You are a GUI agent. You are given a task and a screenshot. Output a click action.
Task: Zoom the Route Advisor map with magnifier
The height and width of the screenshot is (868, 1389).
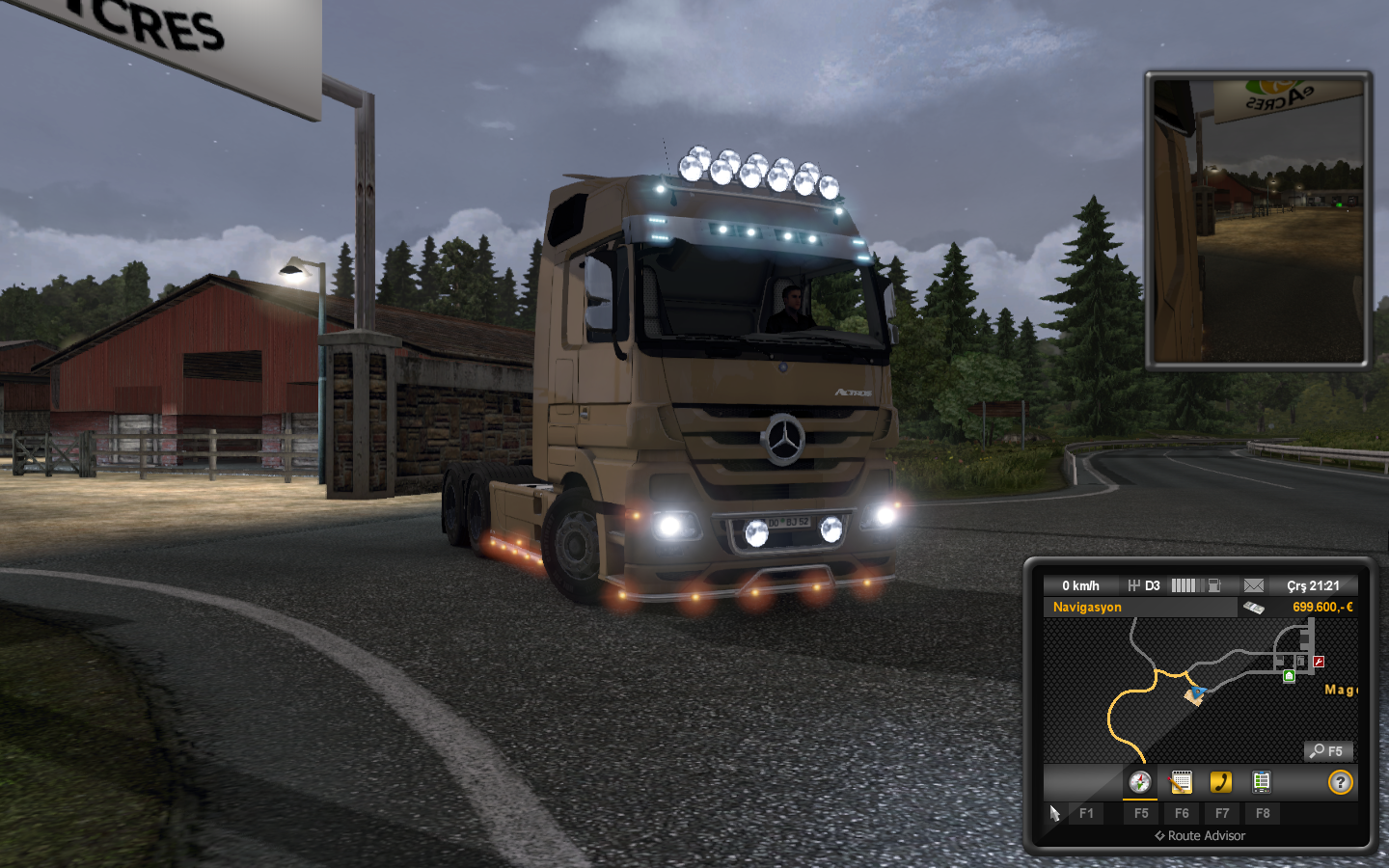click(x=1328, y=751)
